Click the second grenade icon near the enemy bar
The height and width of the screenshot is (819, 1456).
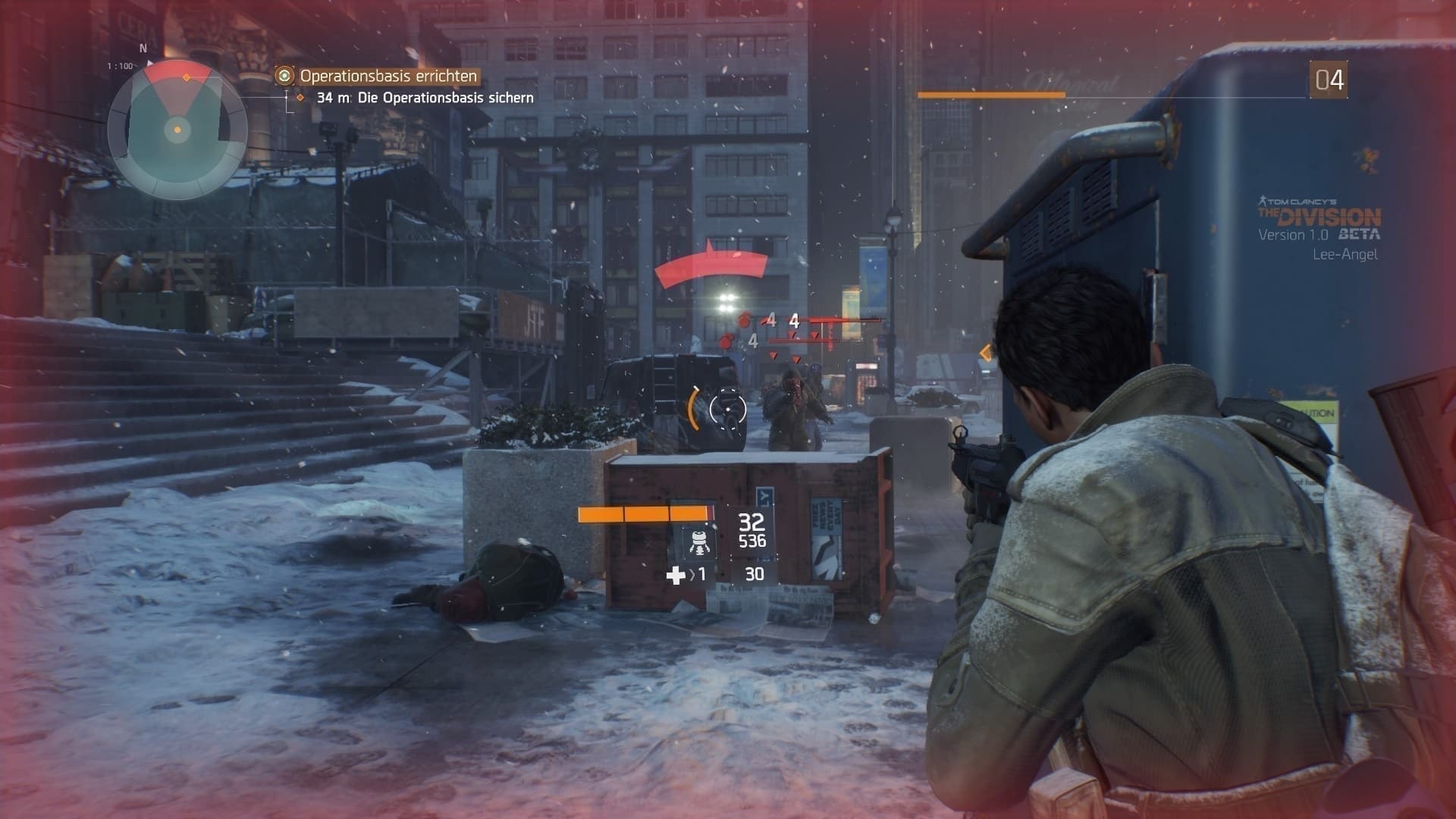pos(727,343)
